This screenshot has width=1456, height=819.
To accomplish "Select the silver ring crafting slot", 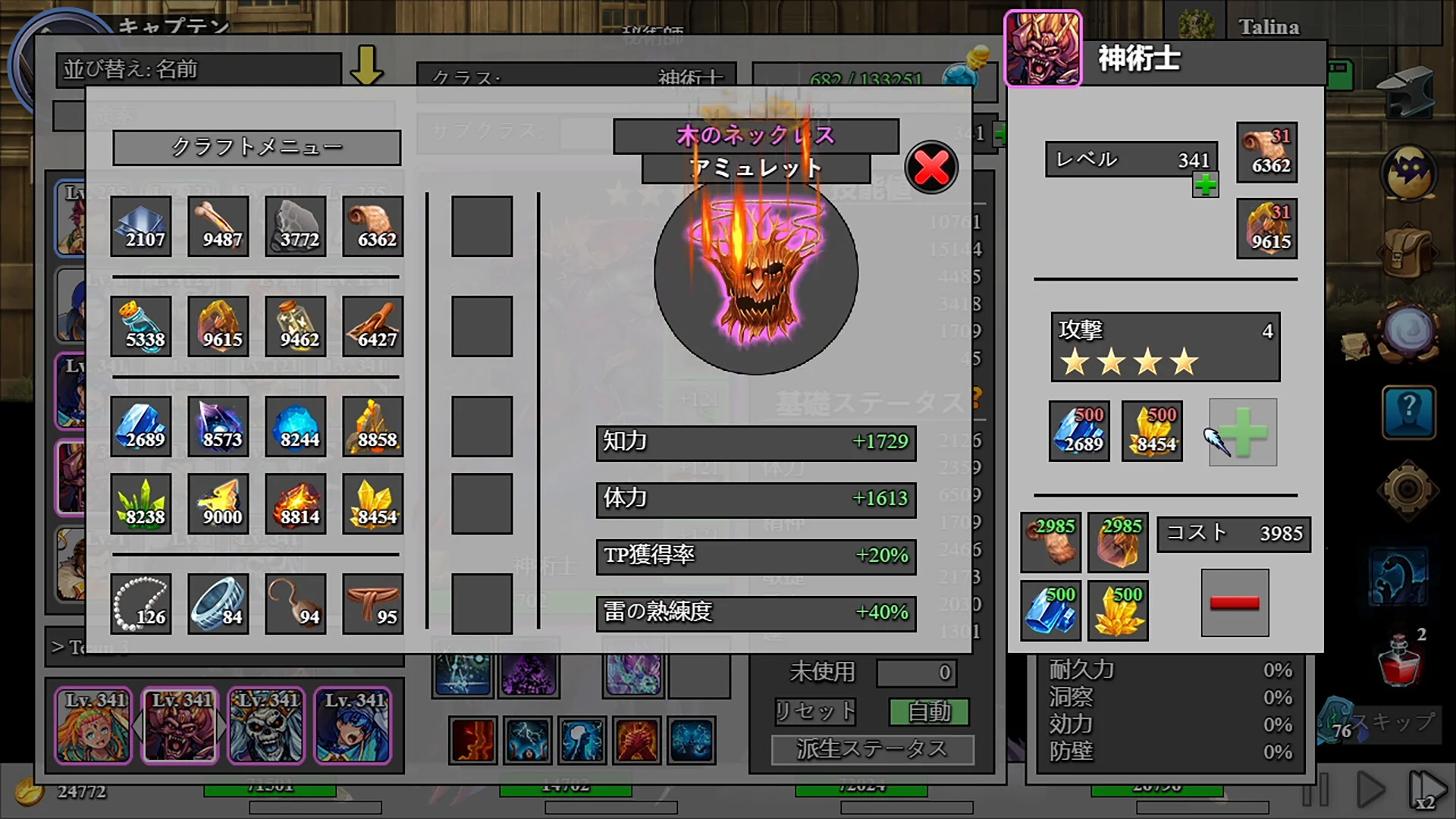I will (218, 604).
